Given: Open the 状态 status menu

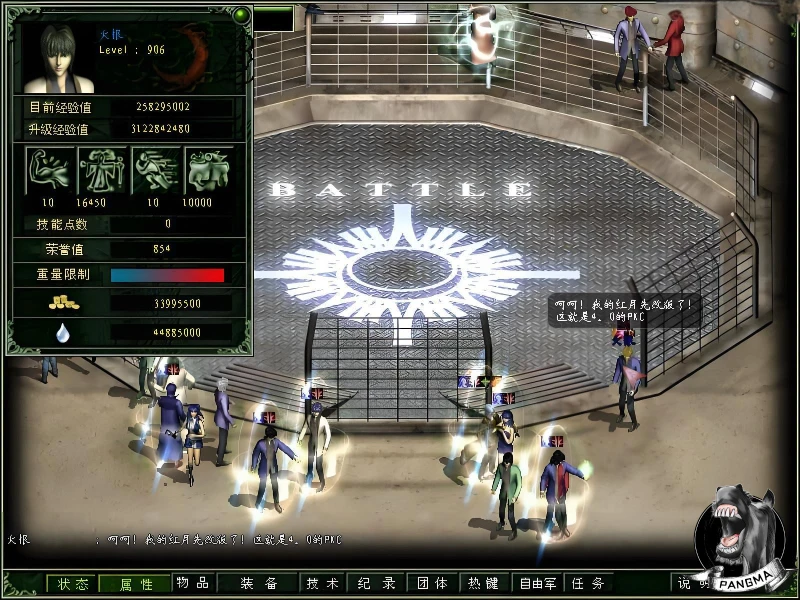Looking at the screenshot, I should pos(73,584).
